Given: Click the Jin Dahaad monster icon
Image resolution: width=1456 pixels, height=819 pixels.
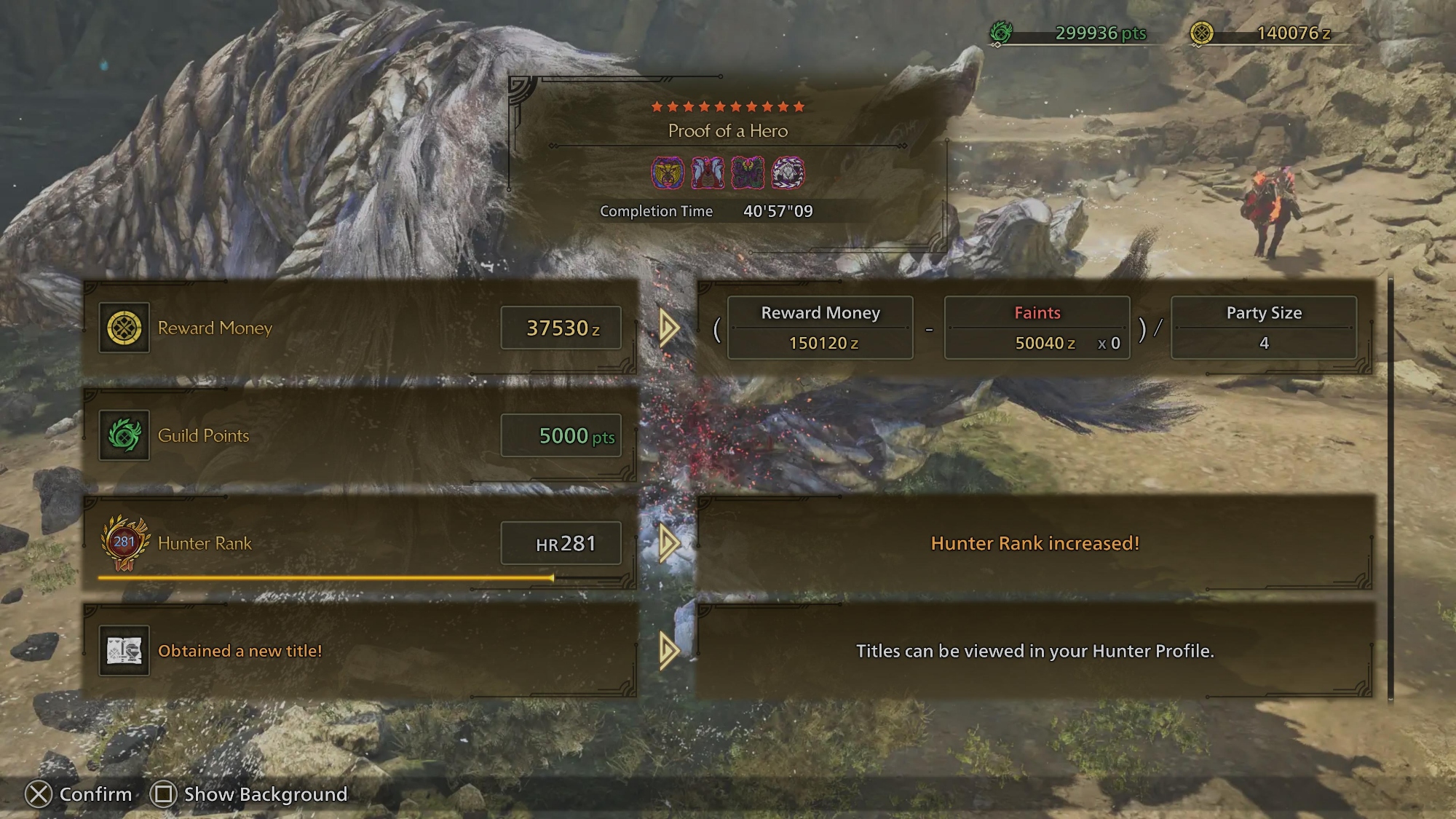Looking at the screenshot, I should (788, 173).
